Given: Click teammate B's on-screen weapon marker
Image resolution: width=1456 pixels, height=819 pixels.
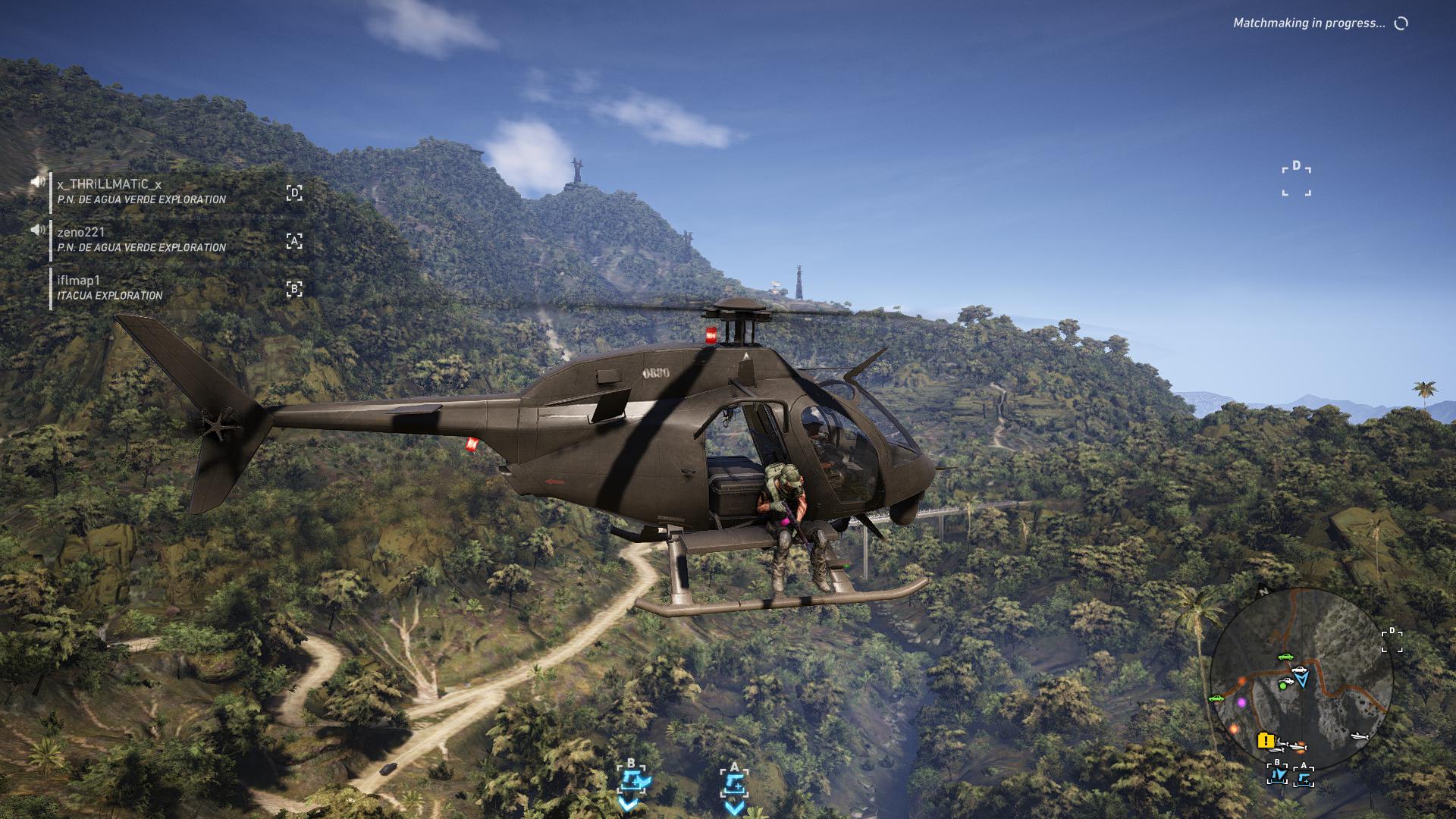Looking at the screenshot, I should [631, 780].
